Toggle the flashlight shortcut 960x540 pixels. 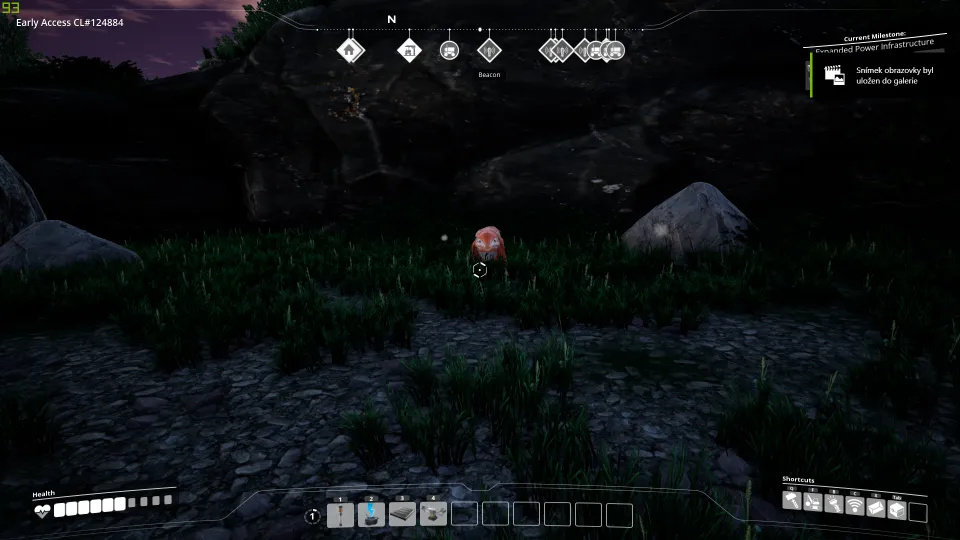(x=834, y=505)
